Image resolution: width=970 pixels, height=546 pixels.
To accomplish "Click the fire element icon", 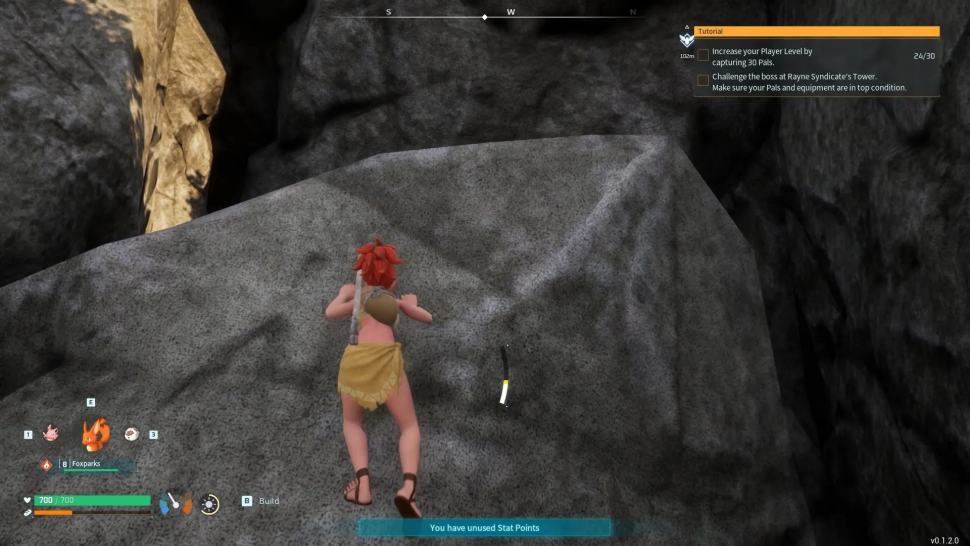I will (45, 465).
